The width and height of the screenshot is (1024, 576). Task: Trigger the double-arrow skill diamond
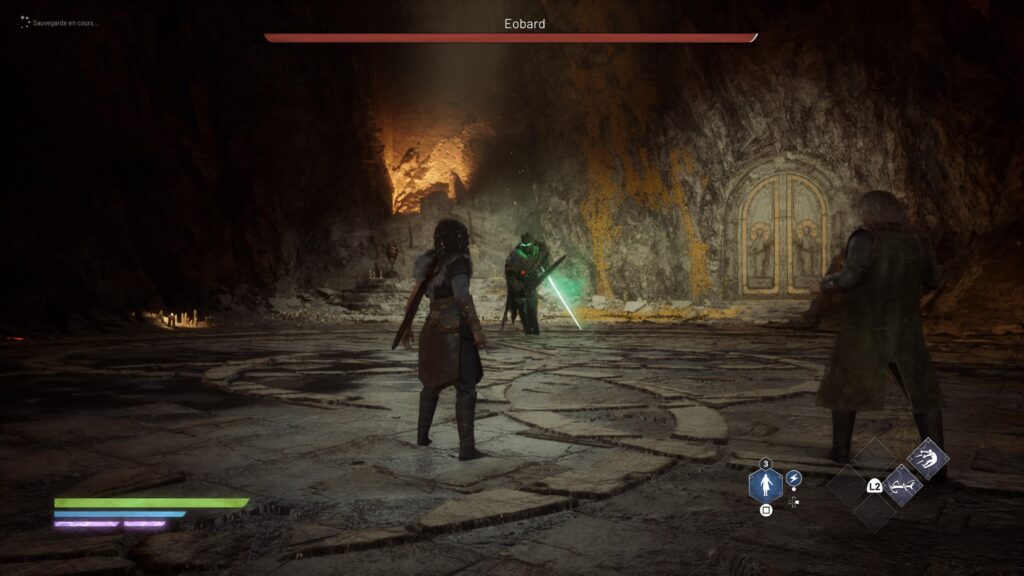[x=901, y=486]
